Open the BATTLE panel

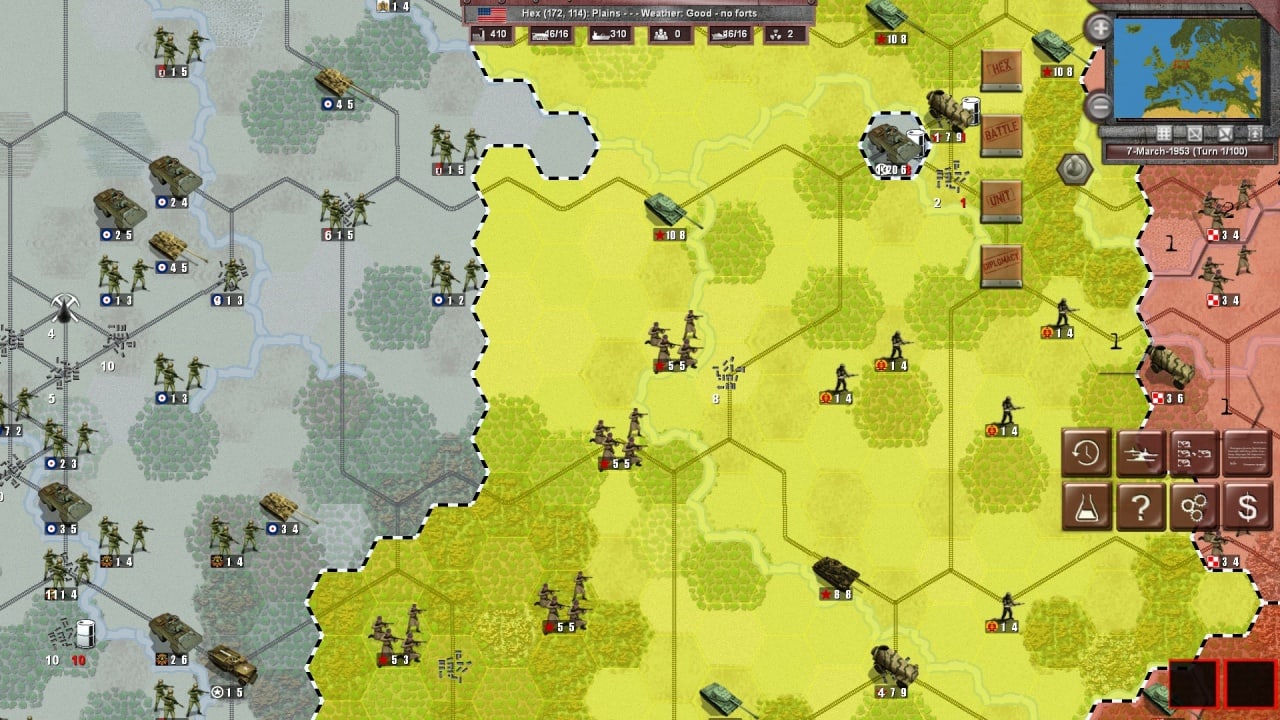(x=1001, y=134)
